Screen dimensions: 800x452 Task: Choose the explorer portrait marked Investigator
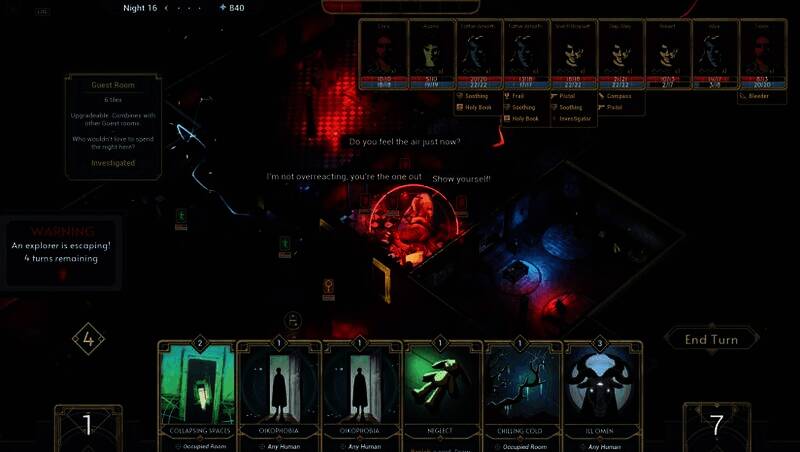(x=575, y=56)
